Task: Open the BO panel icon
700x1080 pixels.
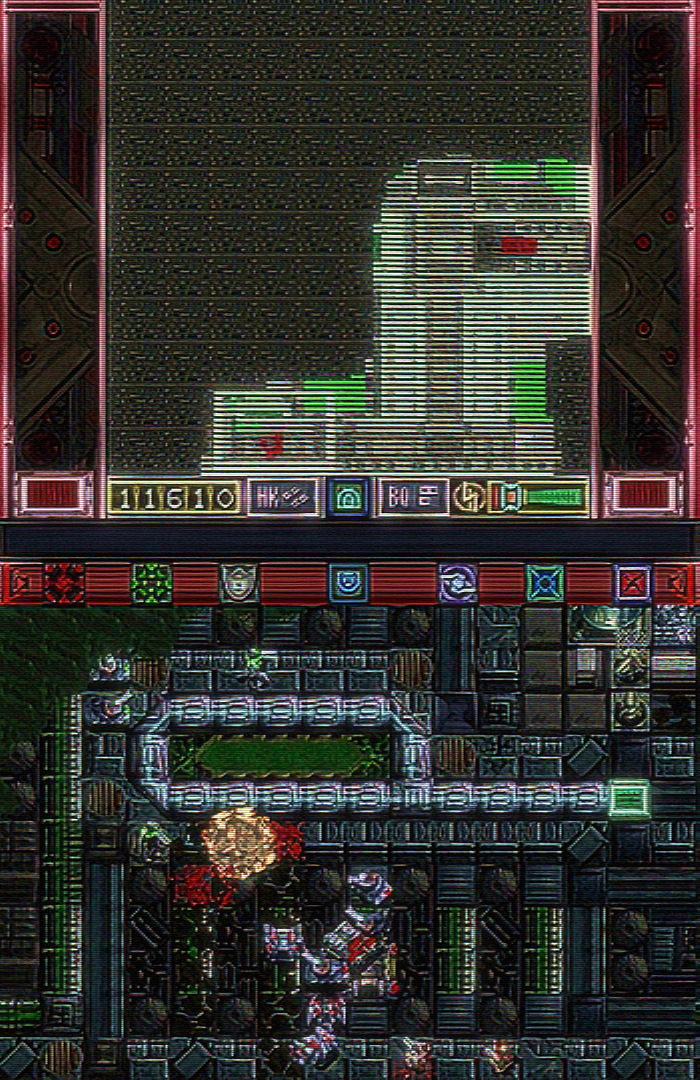Action: [413, 496]
